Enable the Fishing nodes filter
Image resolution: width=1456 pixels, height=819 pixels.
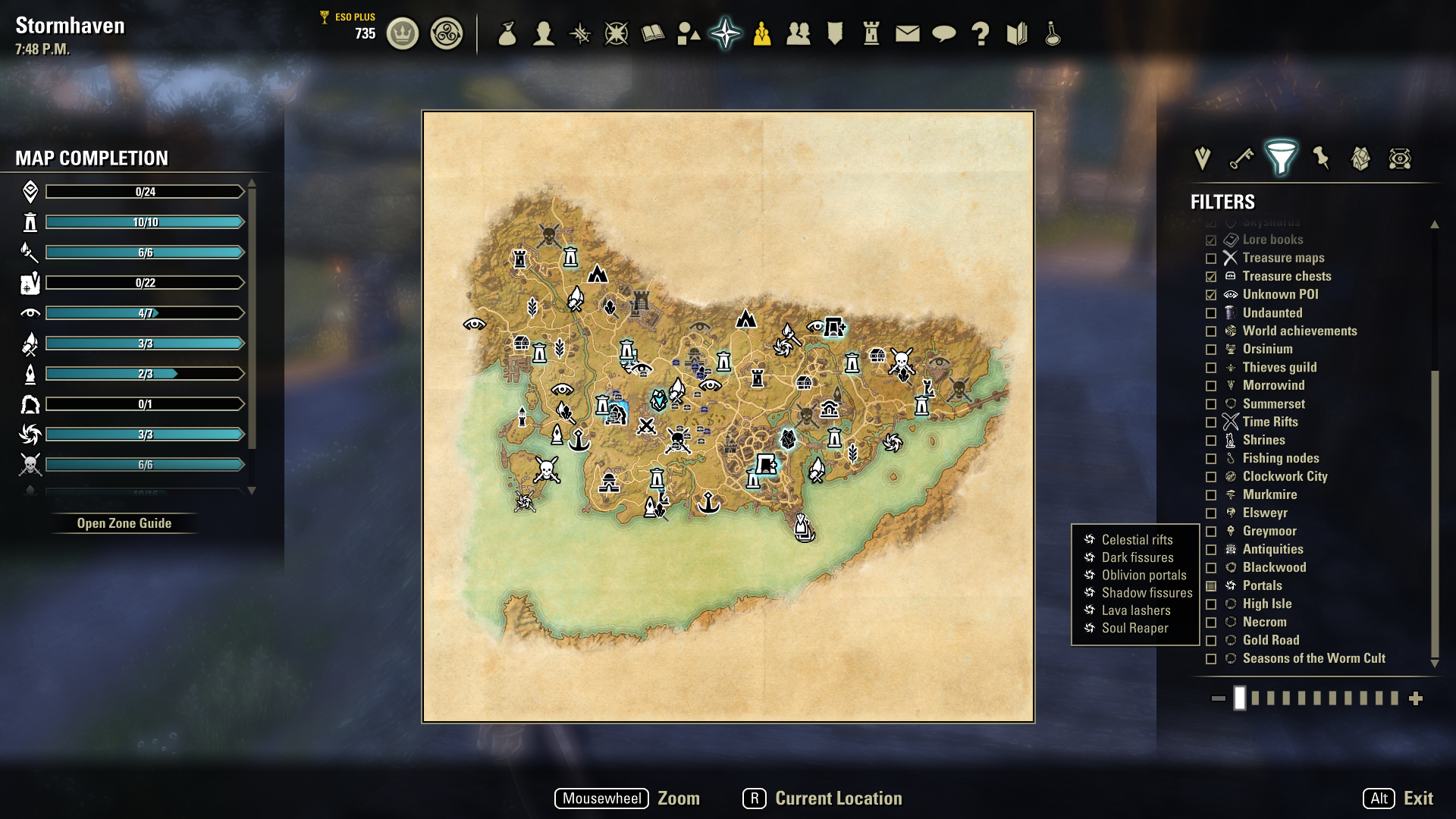(1211, 458)
